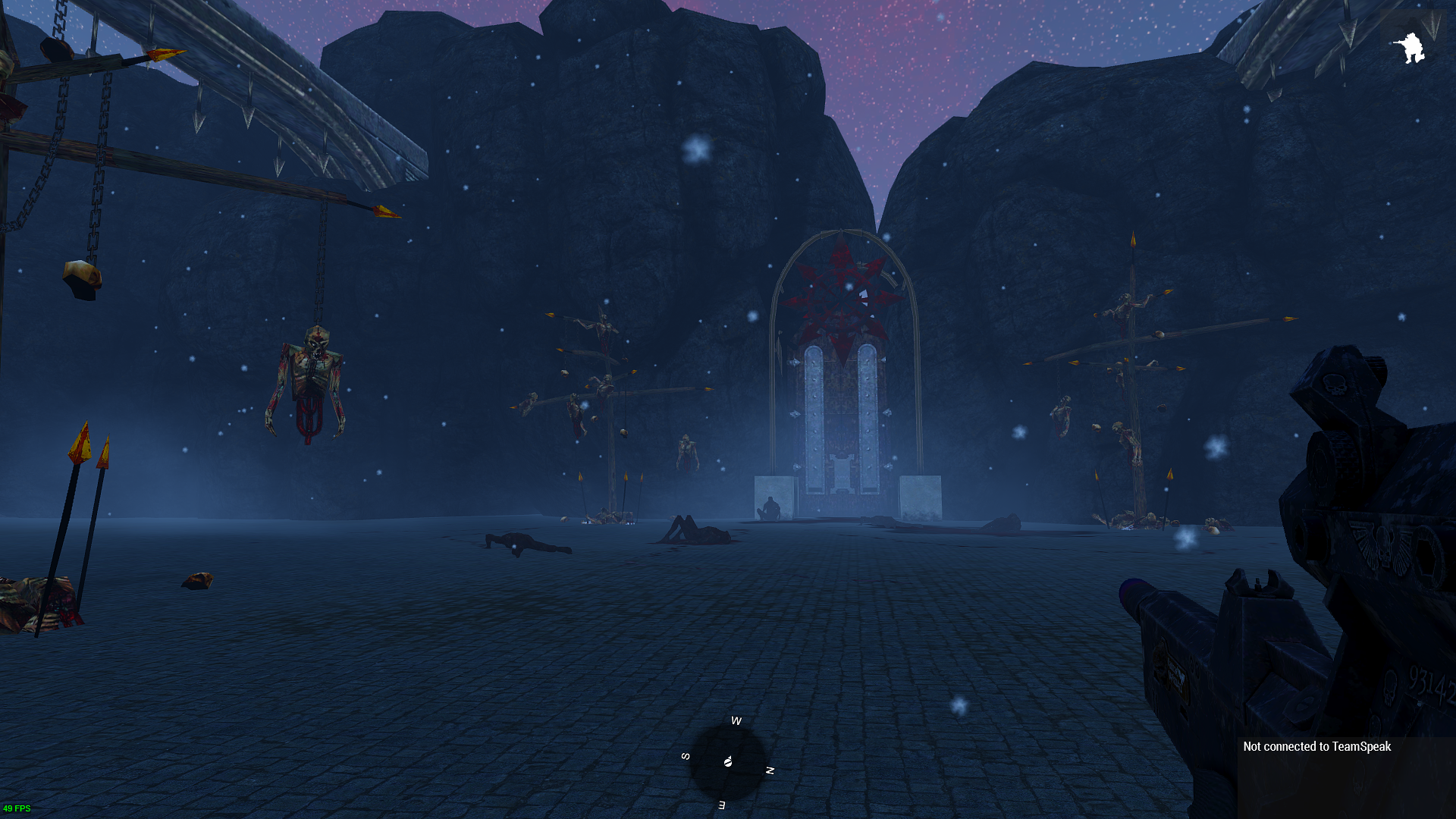The width and height of the screenshot is (1456, 819).
Task: Click the glowing white throne gate
Action: coord(843,417)
